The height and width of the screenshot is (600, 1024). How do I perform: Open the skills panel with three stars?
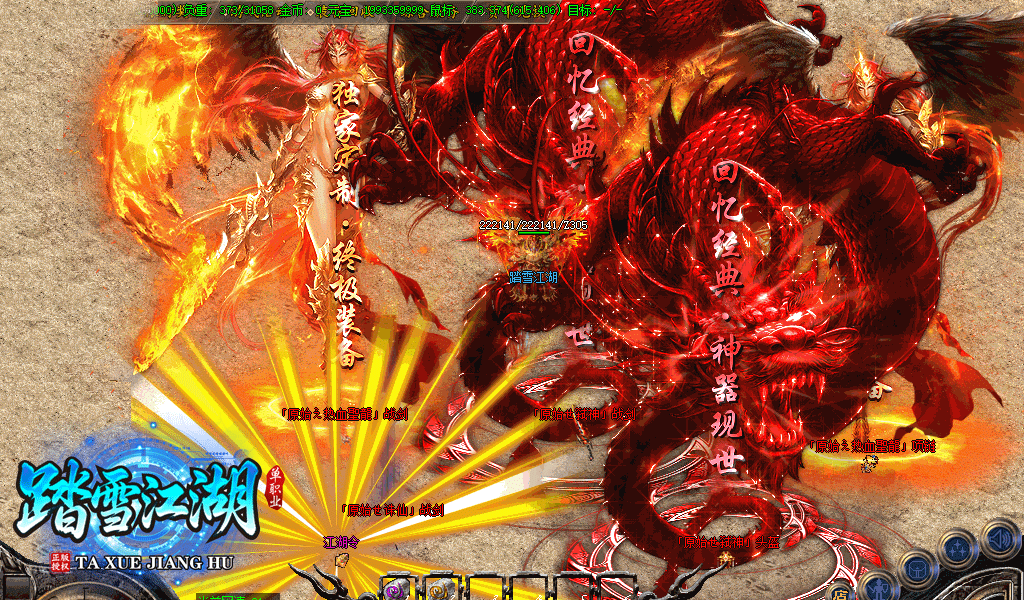point(958,548)
